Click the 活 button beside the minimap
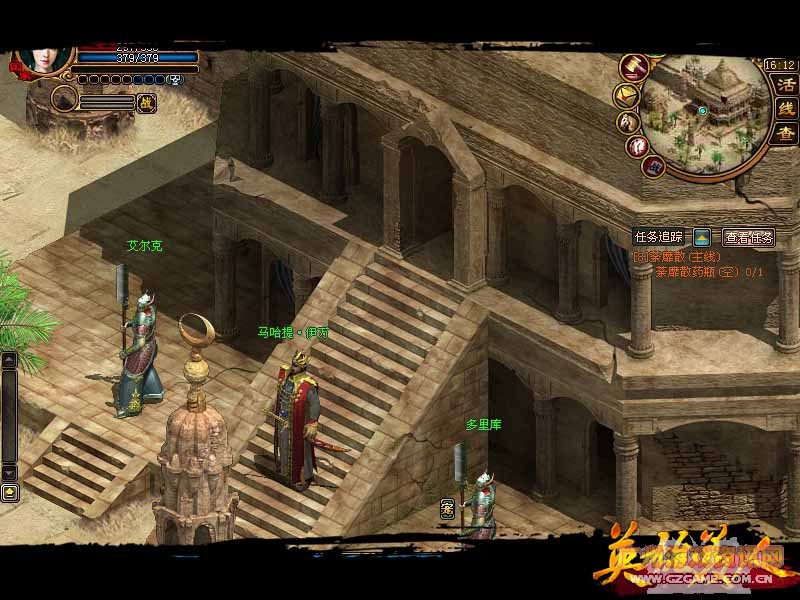Screen dimensions: 800x600 pos(786,85)
